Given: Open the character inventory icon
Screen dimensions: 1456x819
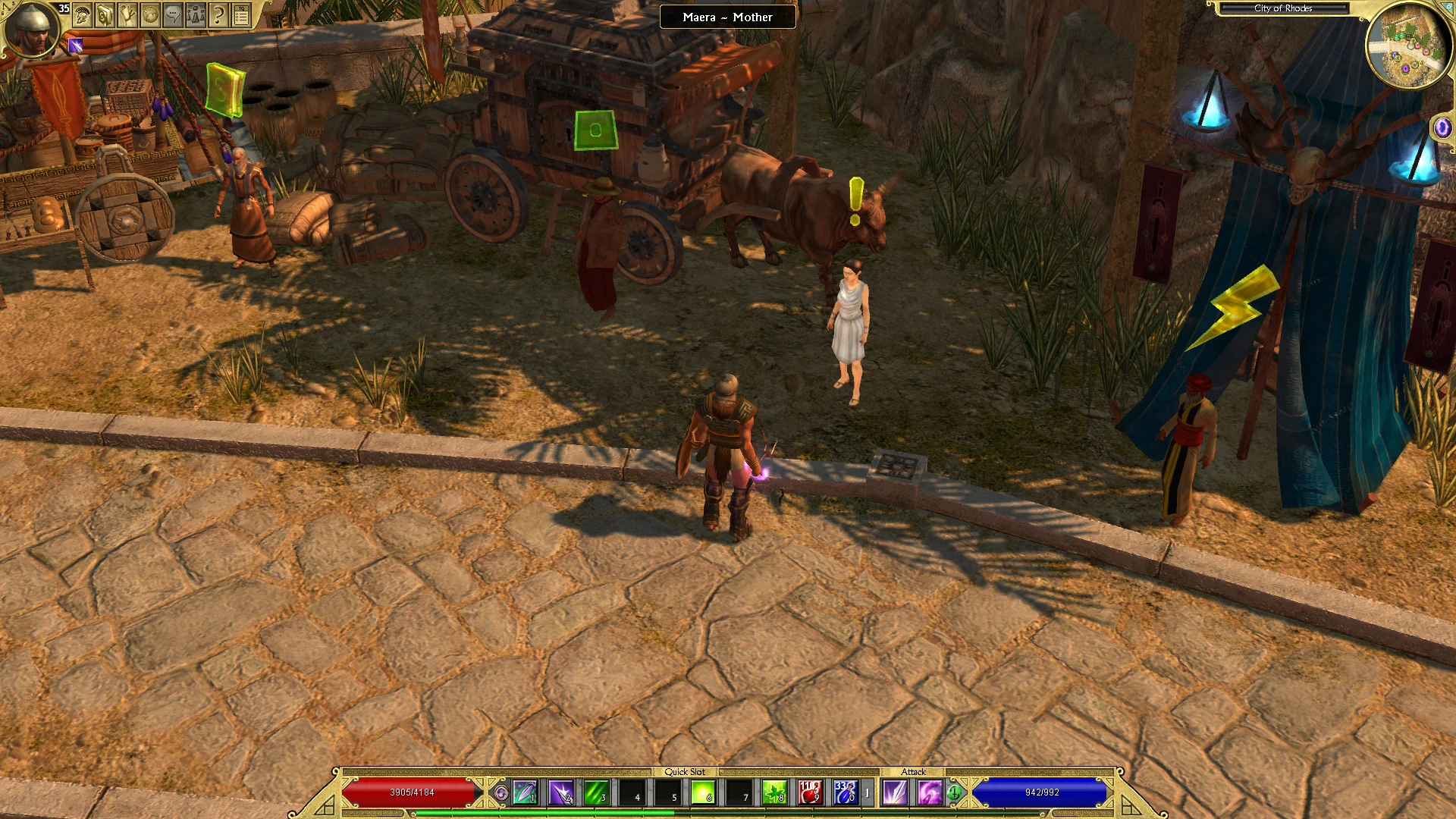Looking at the screenshot, I should point(82,15).
